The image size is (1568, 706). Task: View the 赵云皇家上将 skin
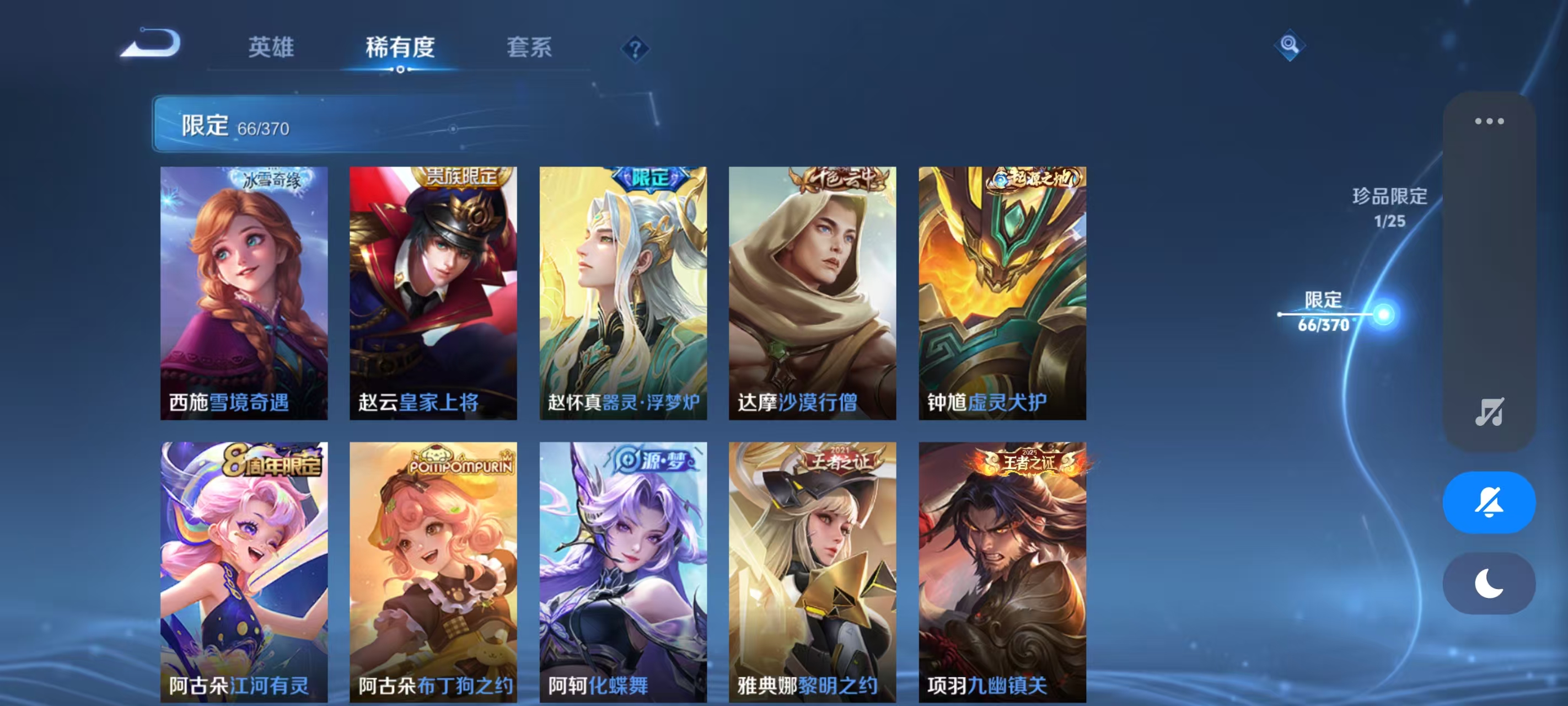pyautogui.click(x=433, y=292)
